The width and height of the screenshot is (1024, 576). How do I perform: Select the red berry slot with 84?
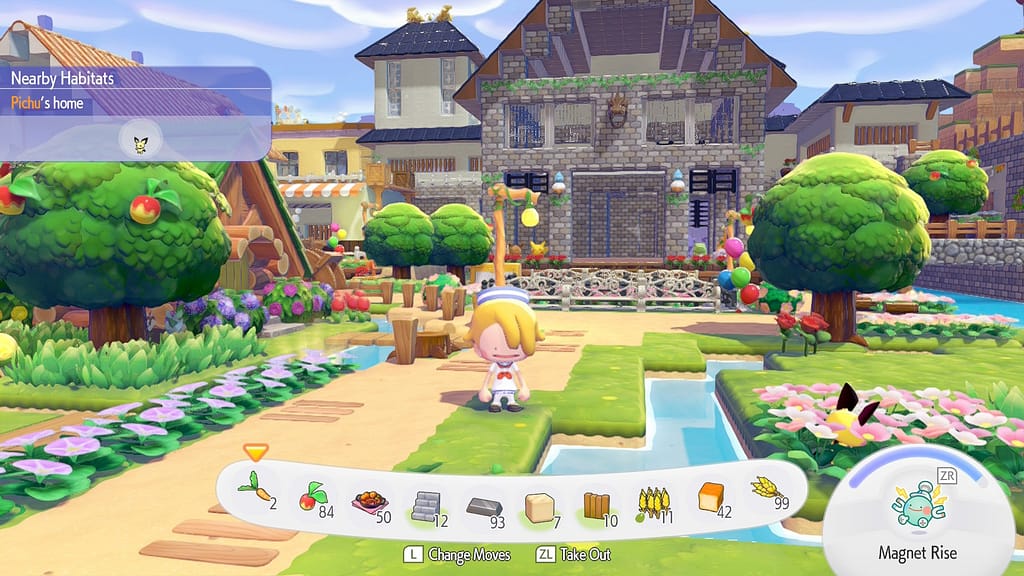click(x=310, y=497)
